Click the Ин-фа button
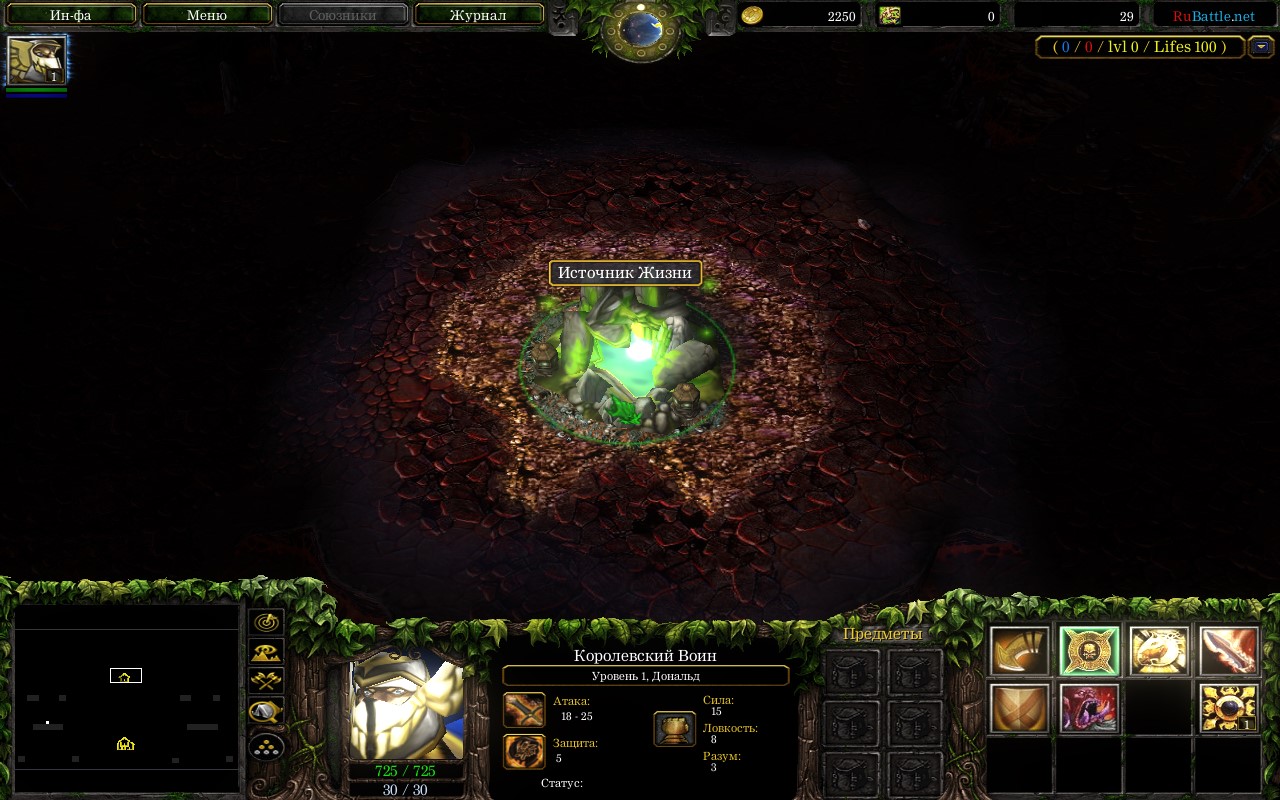 point(69,15)
